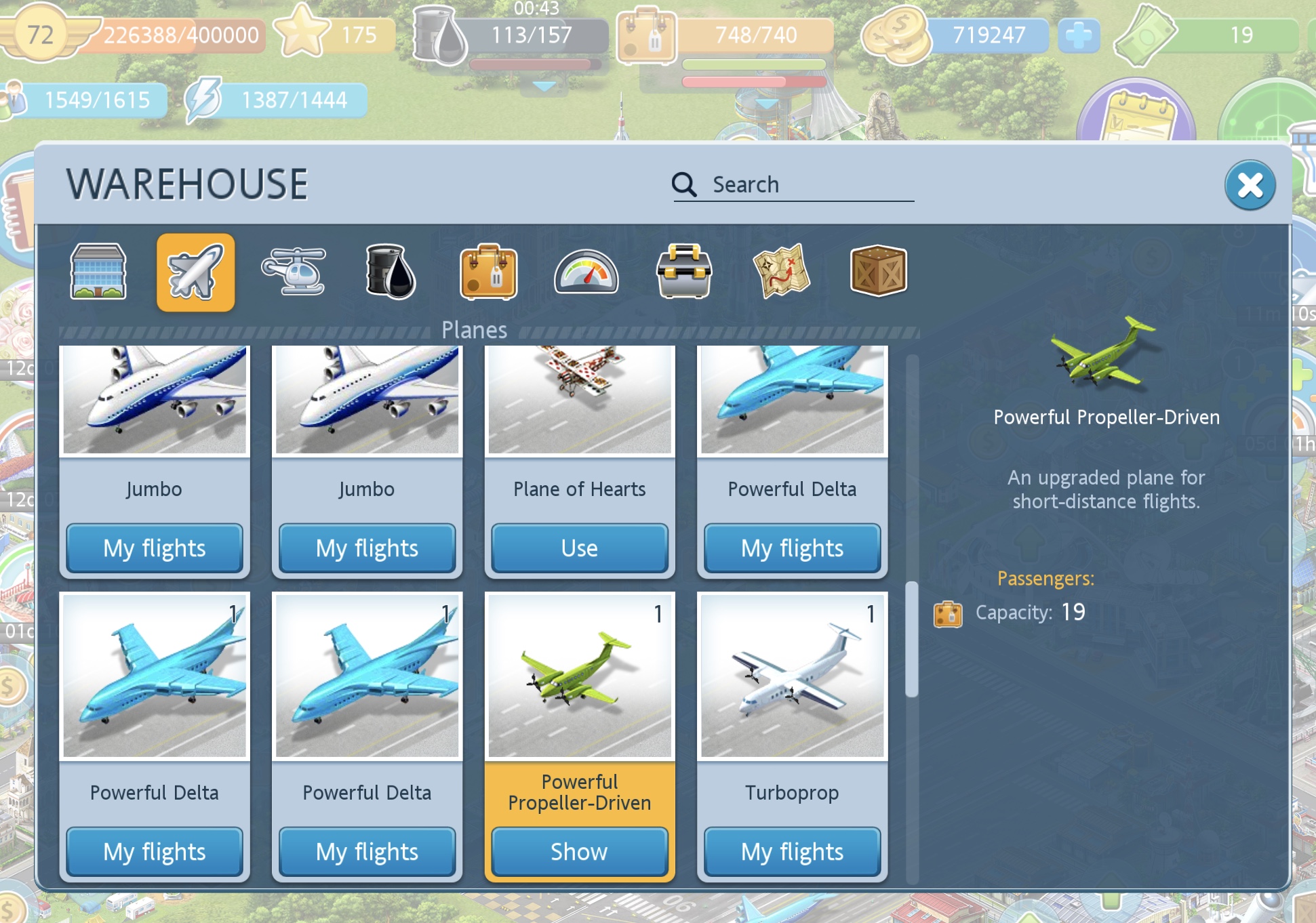Click the blue plus button beside coins

tap(1078, 35)
